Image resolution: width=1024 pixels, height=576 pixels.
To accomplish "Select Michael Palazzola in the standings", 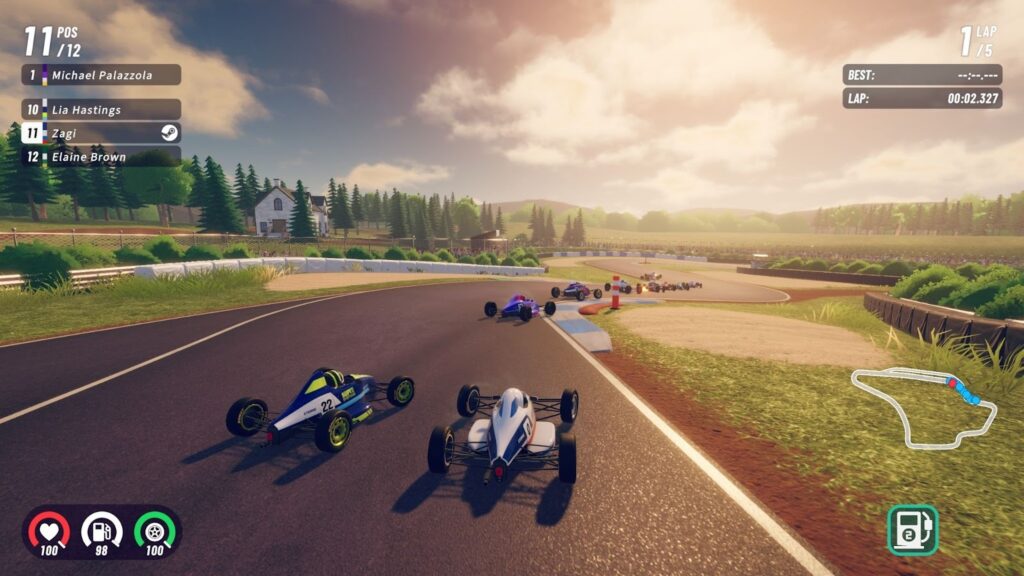I will click(x=101, y=75).
